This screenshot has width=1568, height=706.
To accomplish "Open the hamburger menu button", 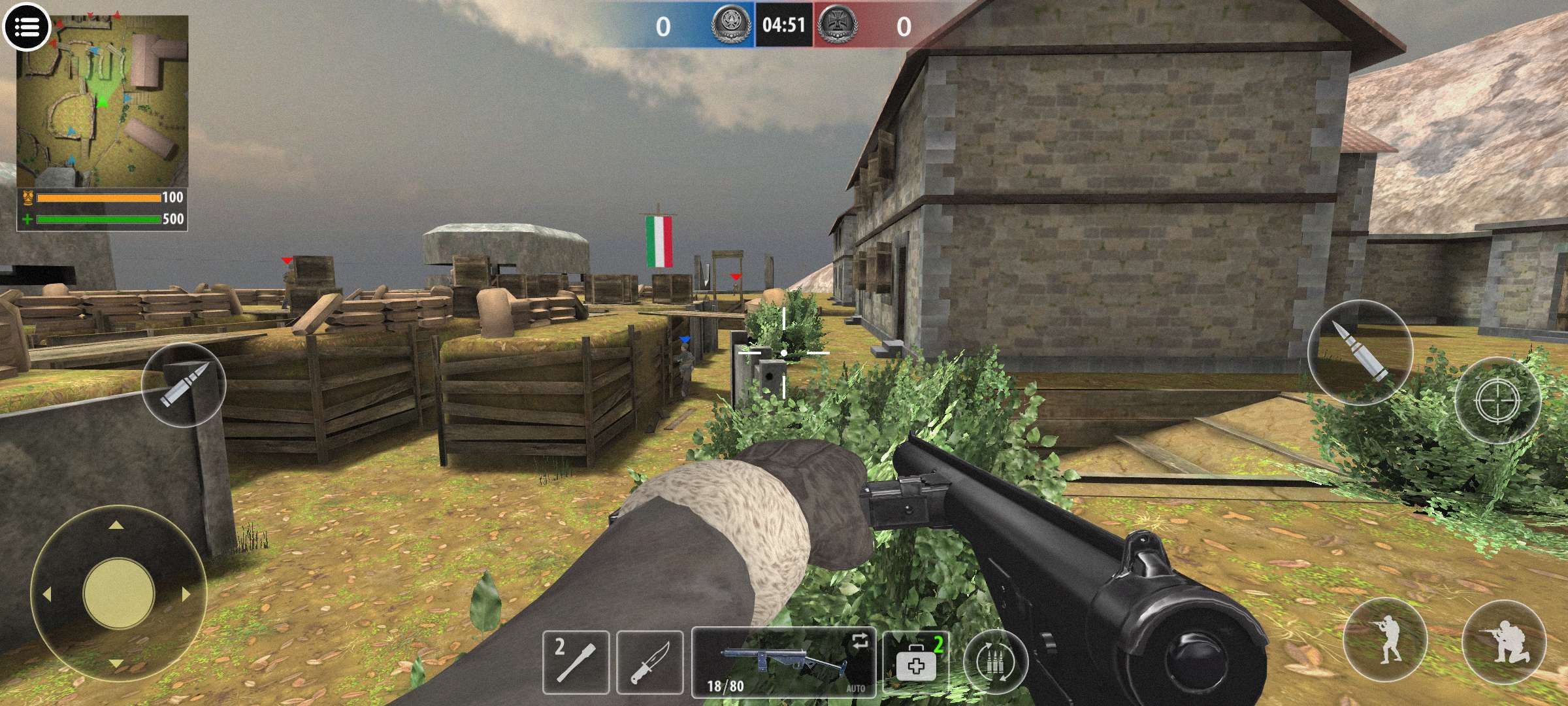I will click(26, 27).
